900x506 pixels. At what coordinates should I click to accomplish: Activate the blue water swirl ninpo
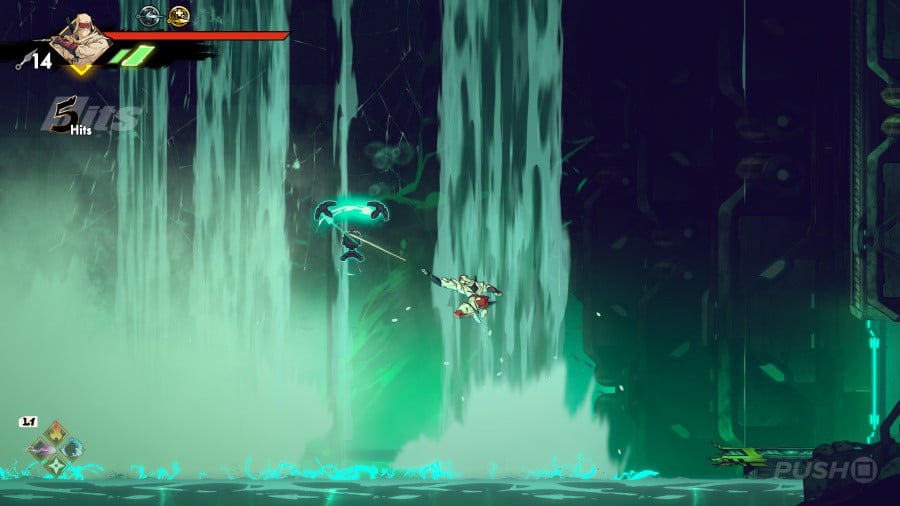pyautogui.click(x=72, y=448)
